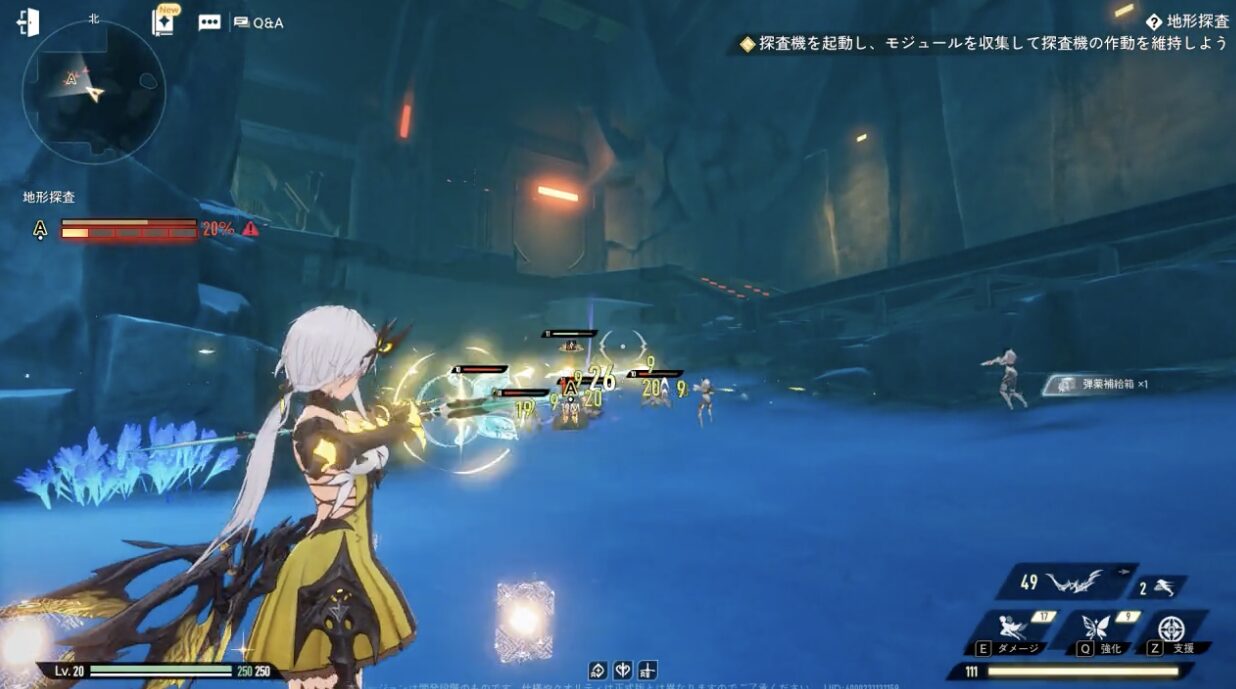
Task: Switch to the secondary weapon slot
Action: click(1158, 588)
